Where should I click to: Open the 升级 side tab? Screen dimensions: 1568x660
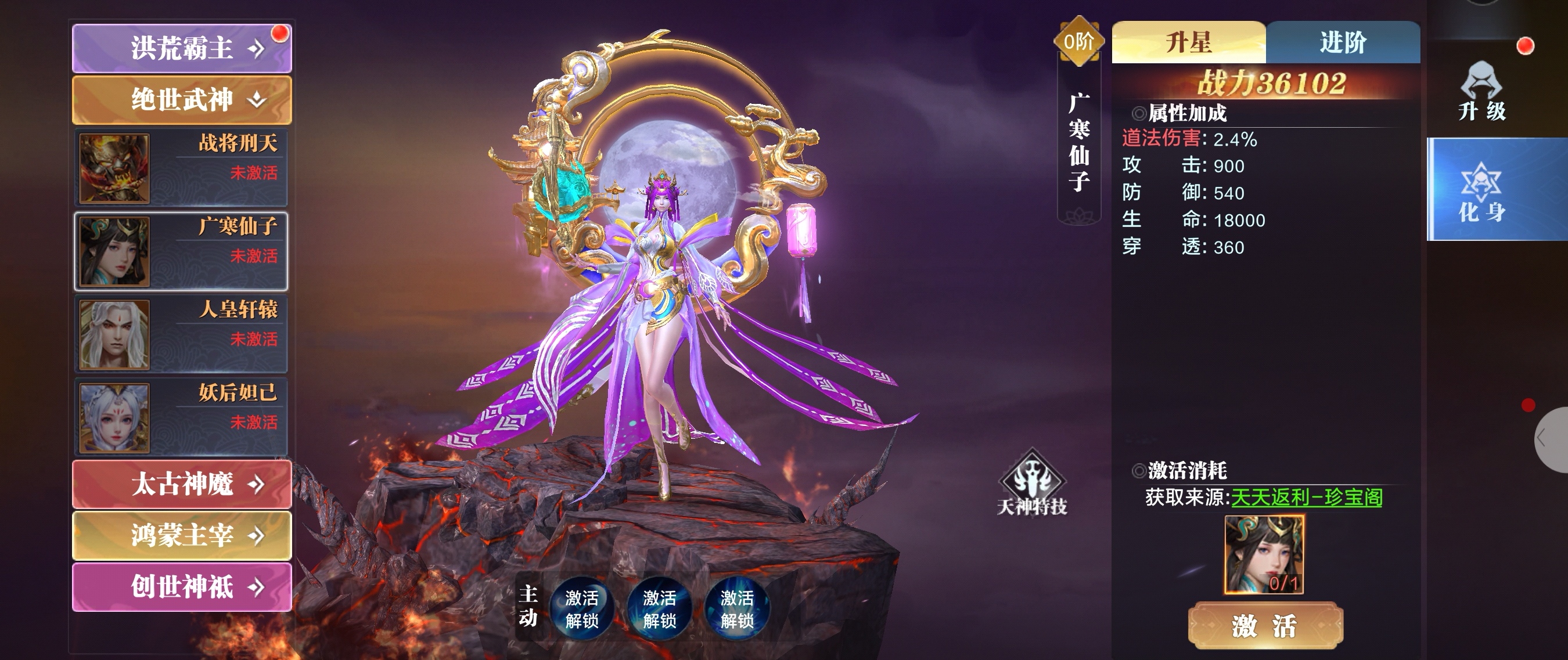pos(1481,91)
